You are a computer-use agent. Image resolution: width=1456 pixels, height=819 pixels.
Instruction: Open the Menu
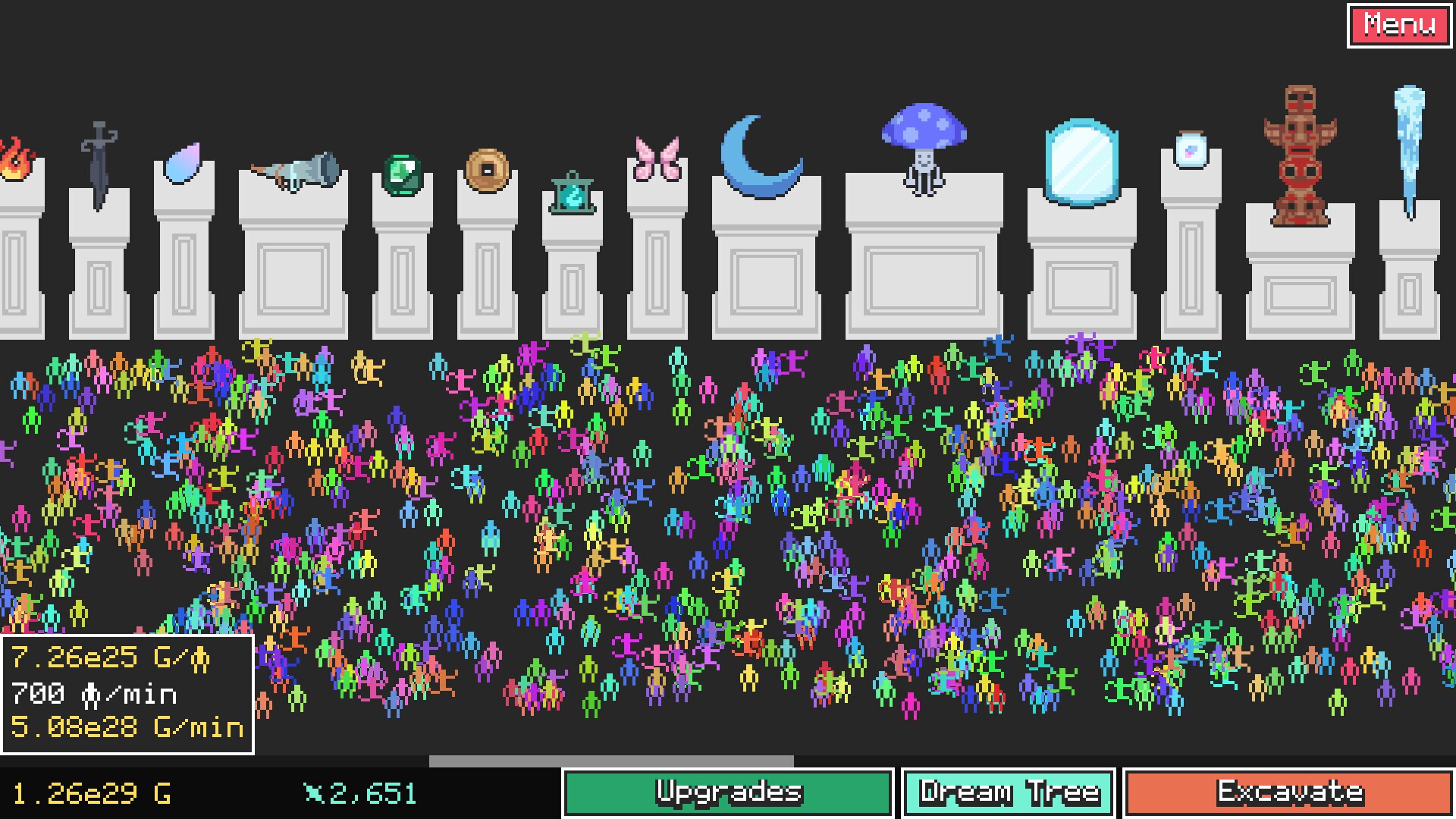(x=1399, y=24)
